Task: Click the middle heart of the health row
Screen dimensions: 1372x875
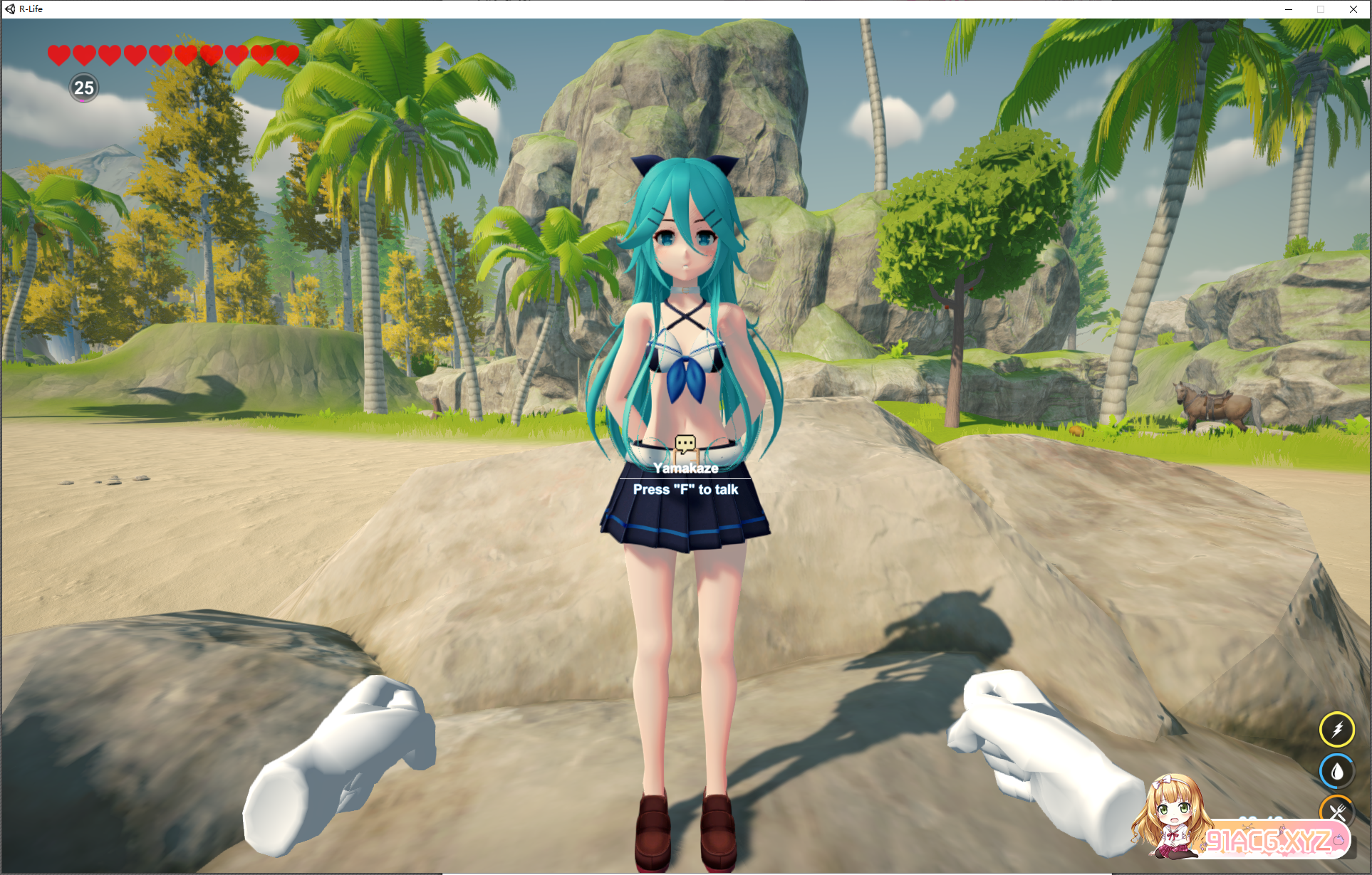Action: (x=160, y=53)
